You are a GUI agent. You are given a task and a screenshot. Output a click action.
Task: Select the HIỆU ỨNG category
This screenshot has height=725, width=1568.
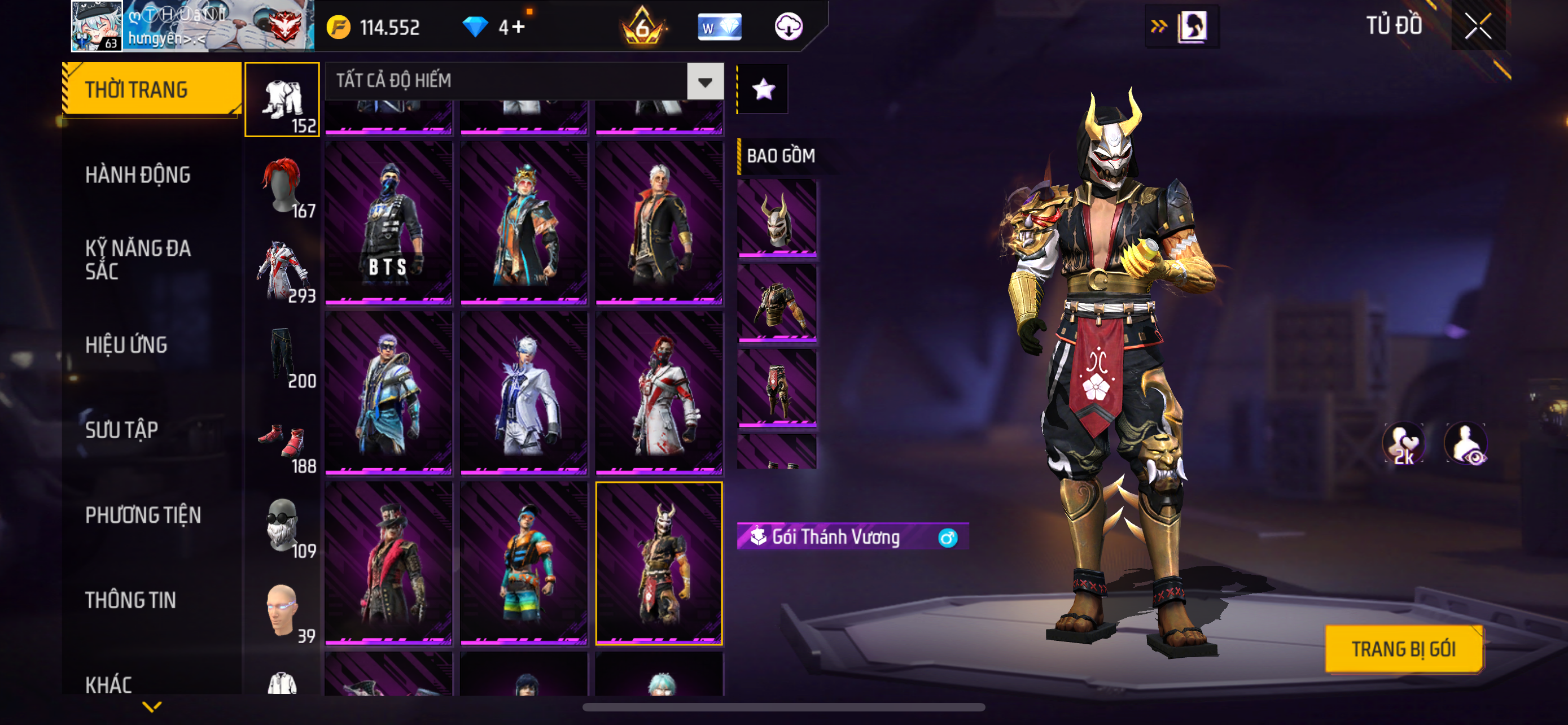point(126,345)
